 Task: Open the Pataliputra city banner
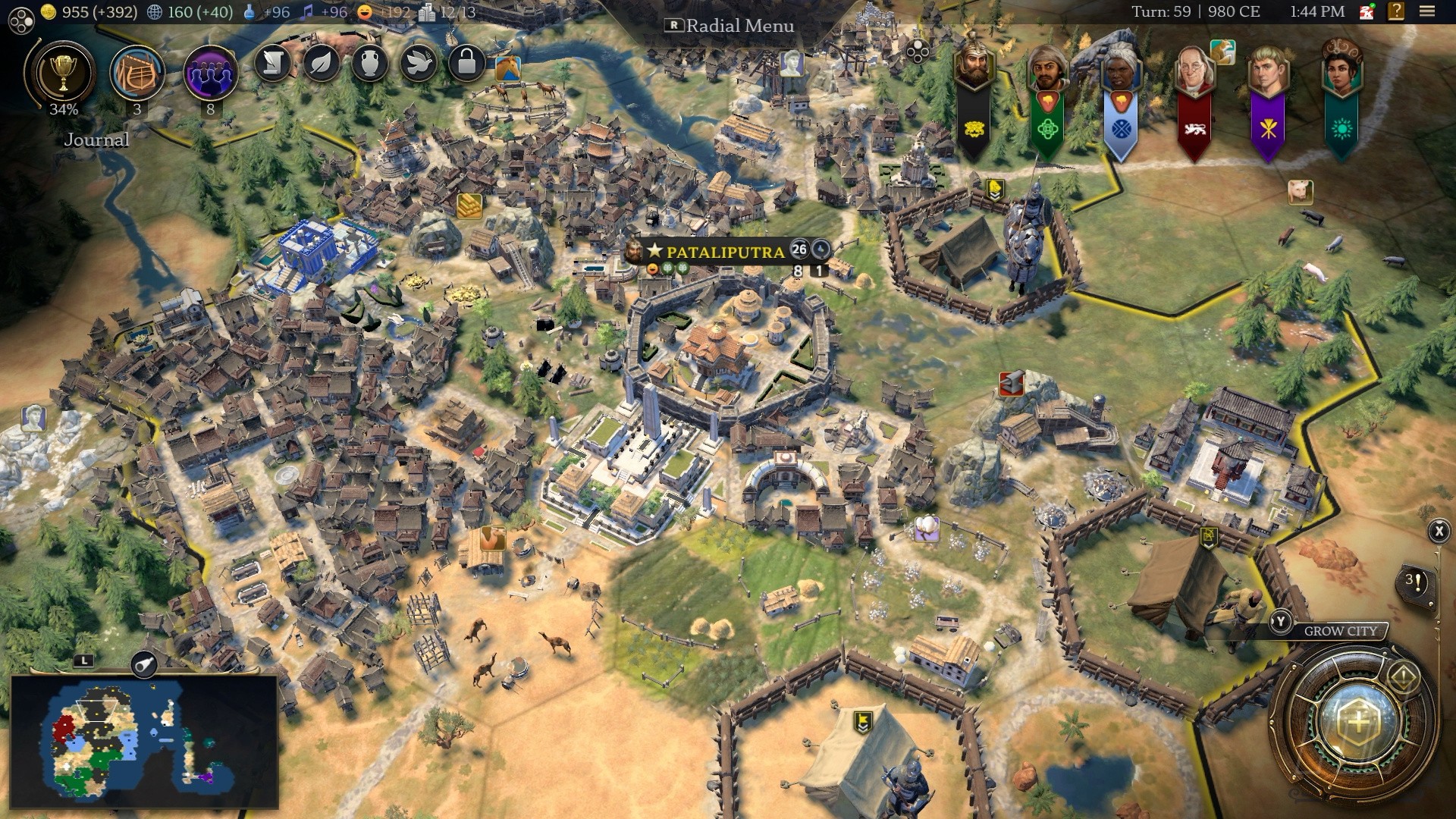724,251
